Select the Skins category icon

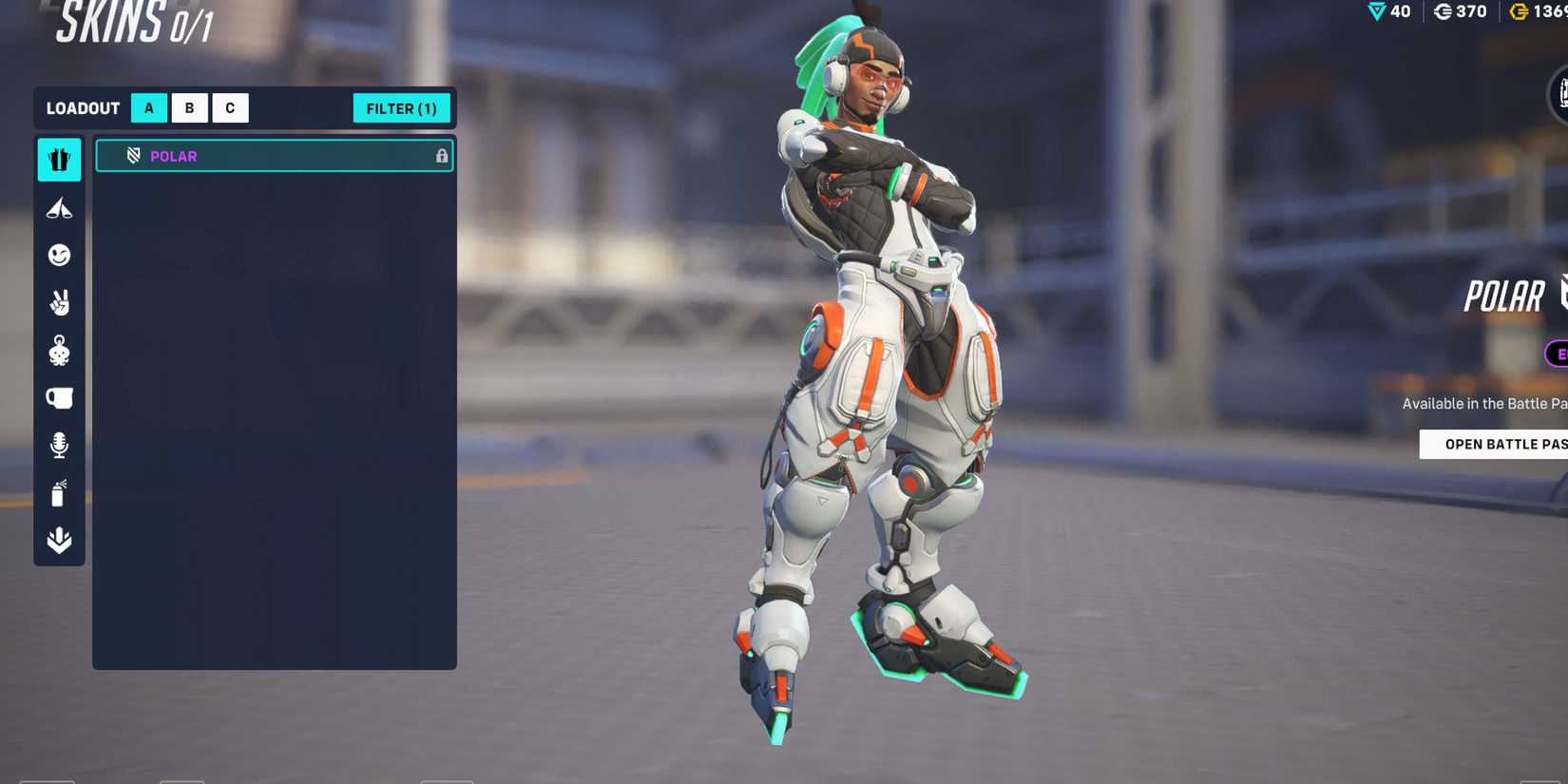(x=59, y=160)
